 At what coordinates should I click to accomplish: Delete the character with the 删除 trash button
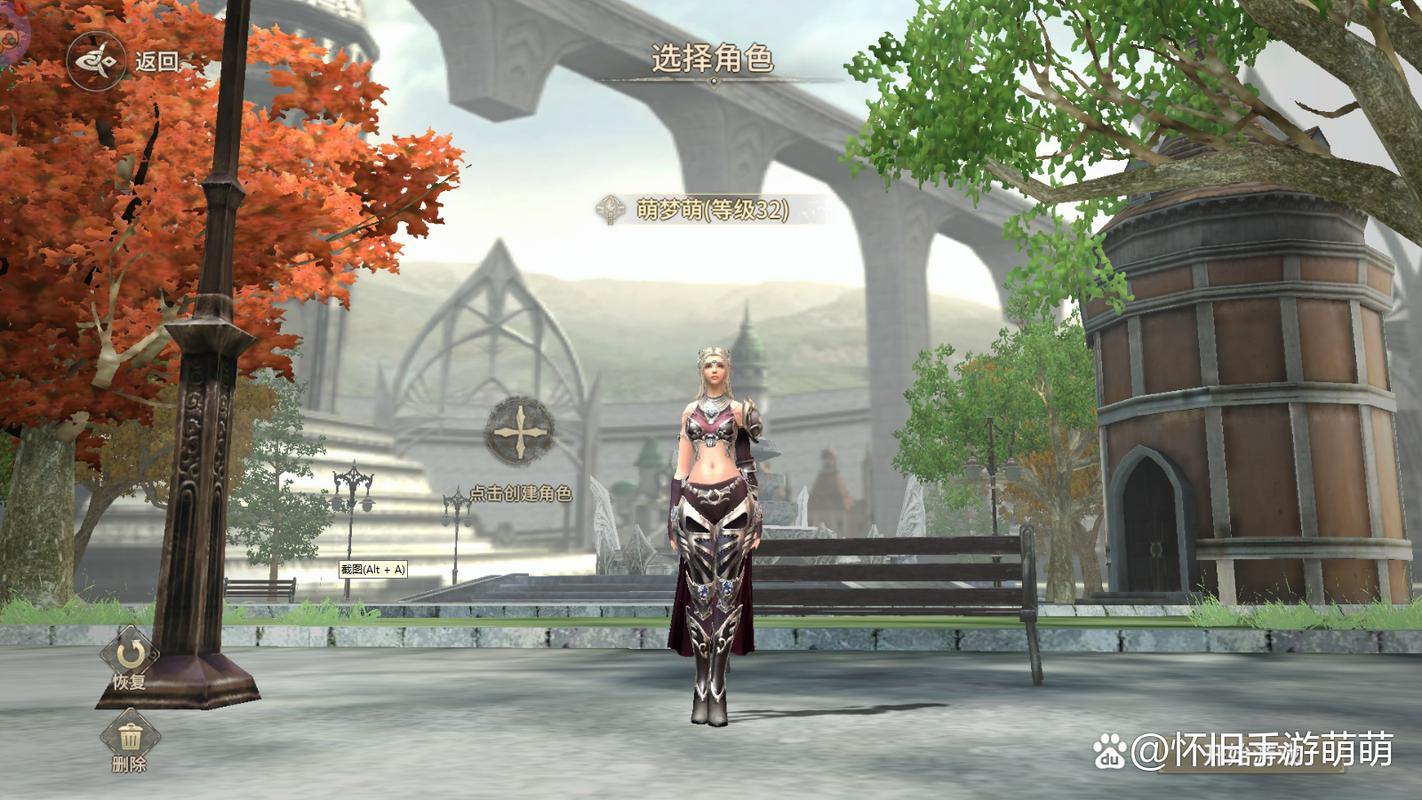129,740
